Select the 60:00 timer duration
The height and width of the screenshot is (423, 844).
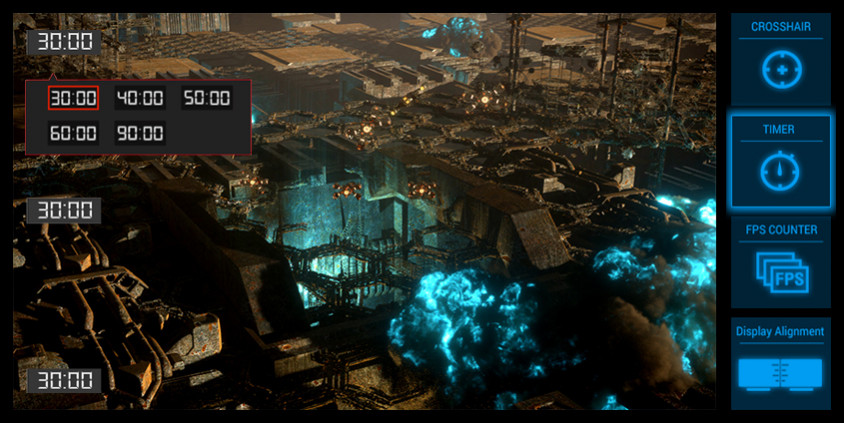coord(73,133)
